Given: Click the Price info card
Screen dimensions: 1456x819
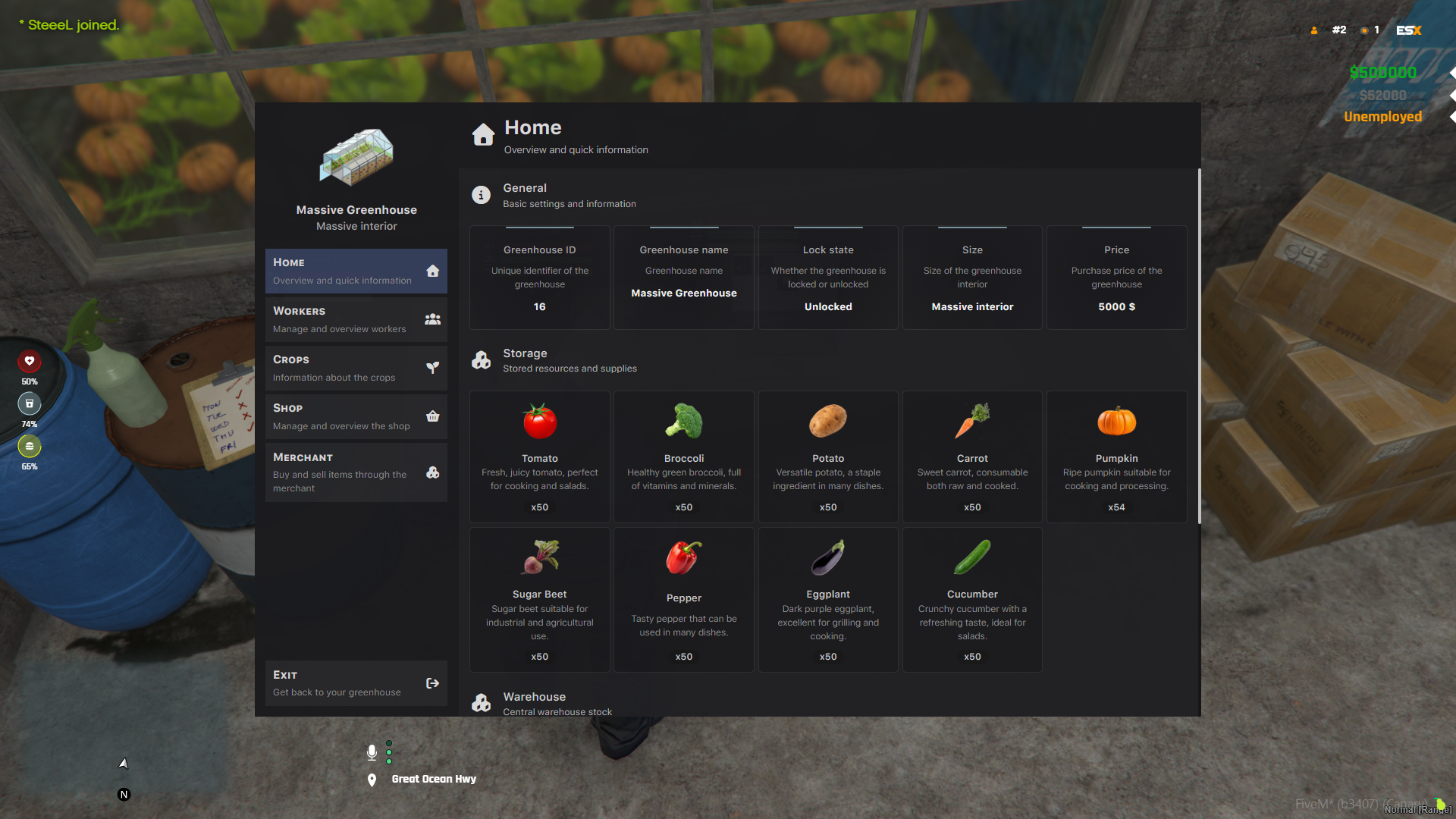Looking at the screenshot, I should tap(1116, 278).
